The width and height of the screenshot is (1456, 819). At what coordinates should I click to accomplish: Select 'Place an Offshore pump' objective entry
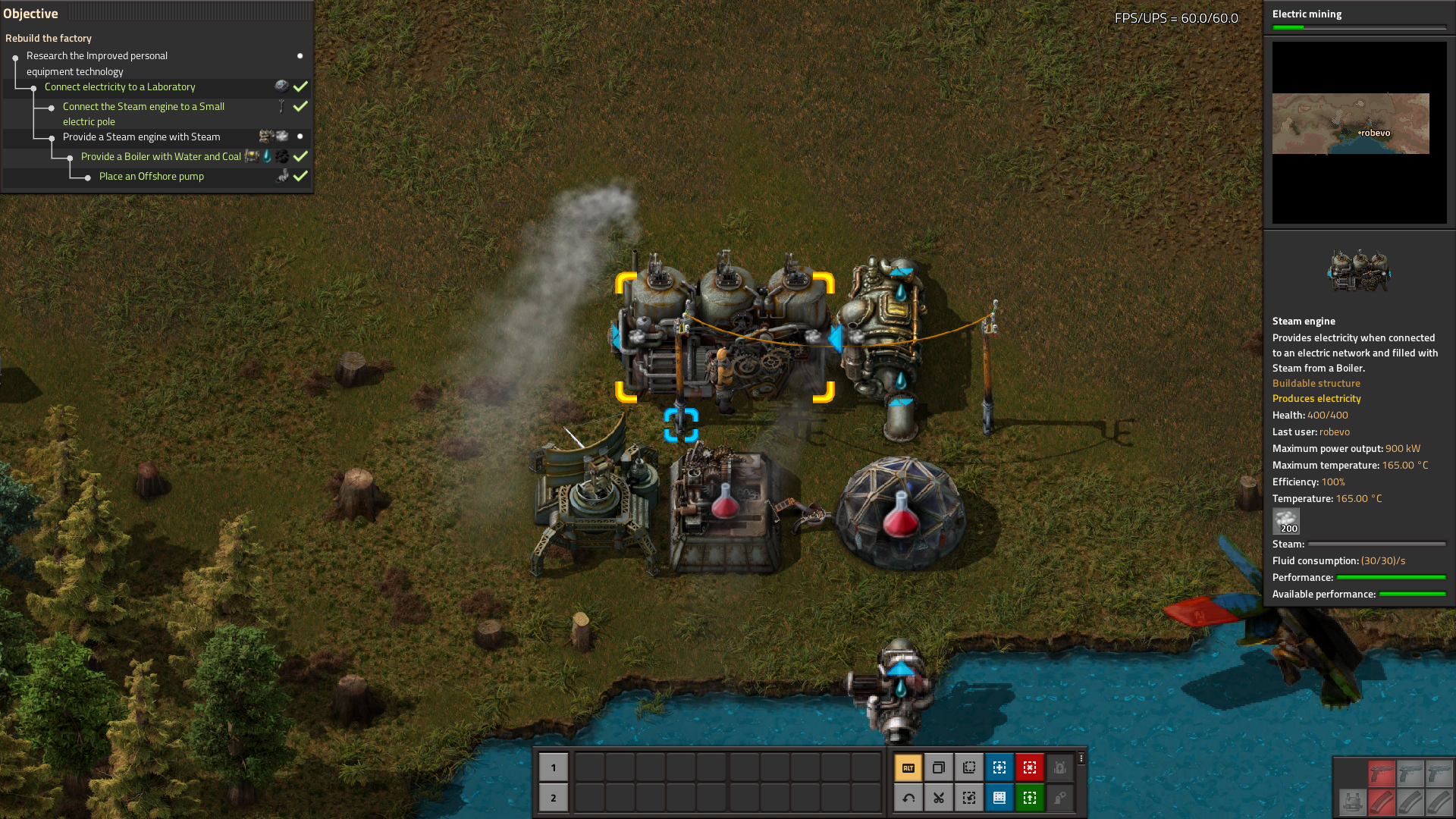152,176
